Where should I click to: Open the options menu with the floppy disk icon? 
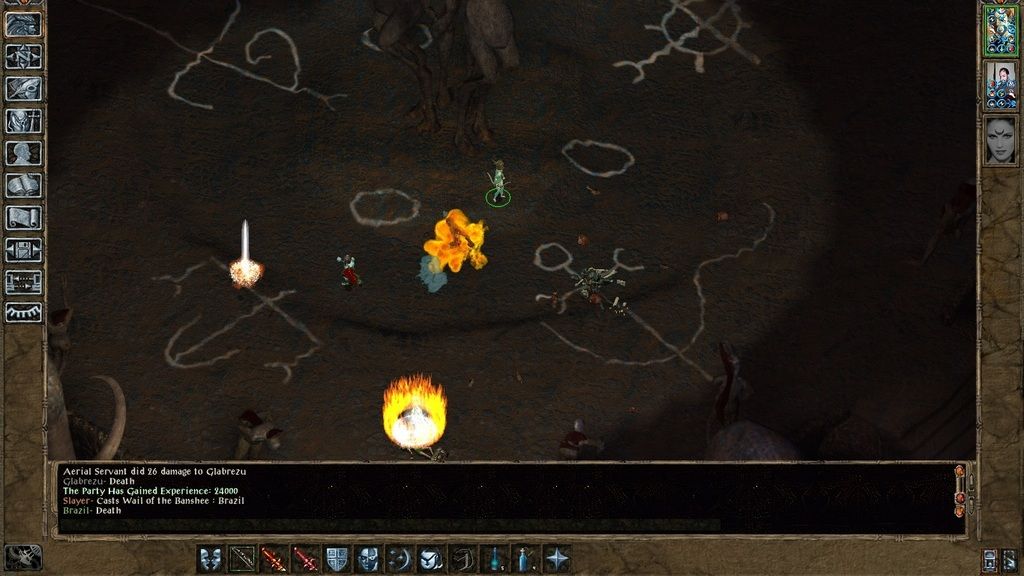point(24,249)
